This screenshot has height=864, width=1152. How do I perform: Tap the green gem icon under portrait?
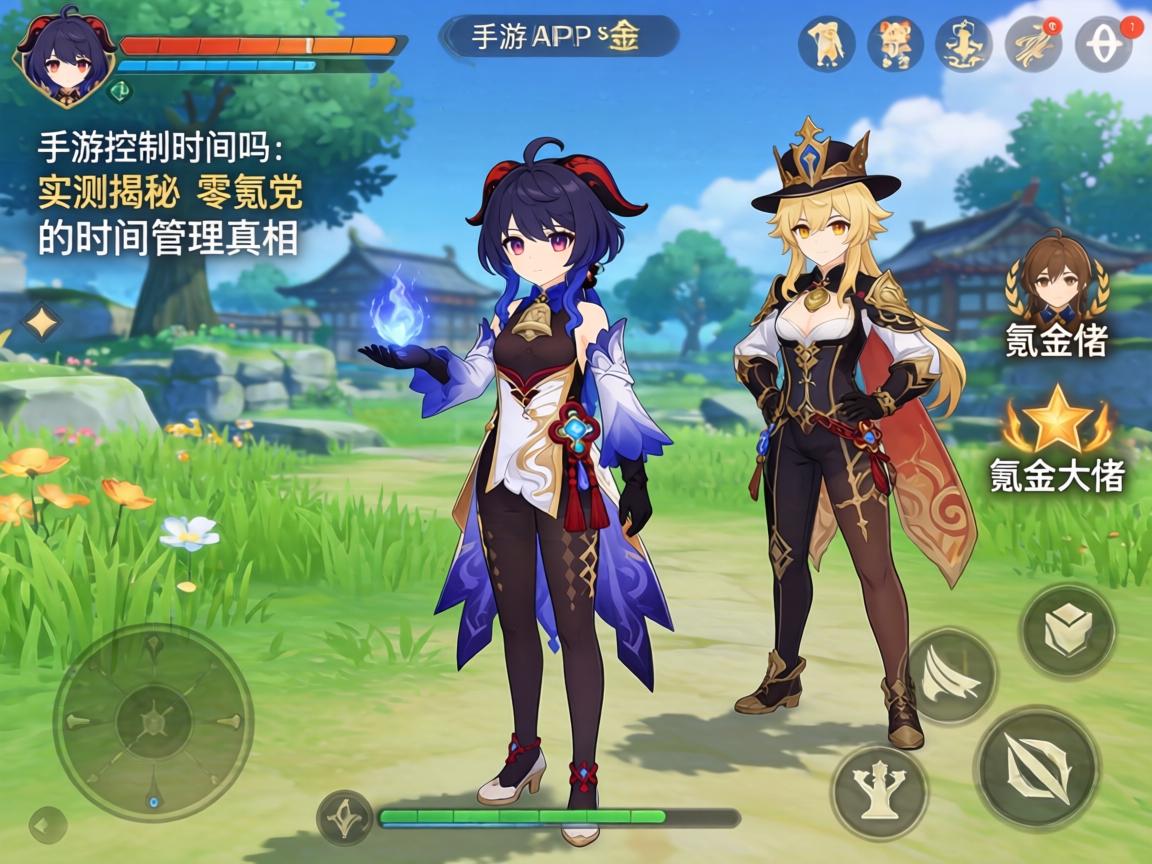click(x=118, y=88)
